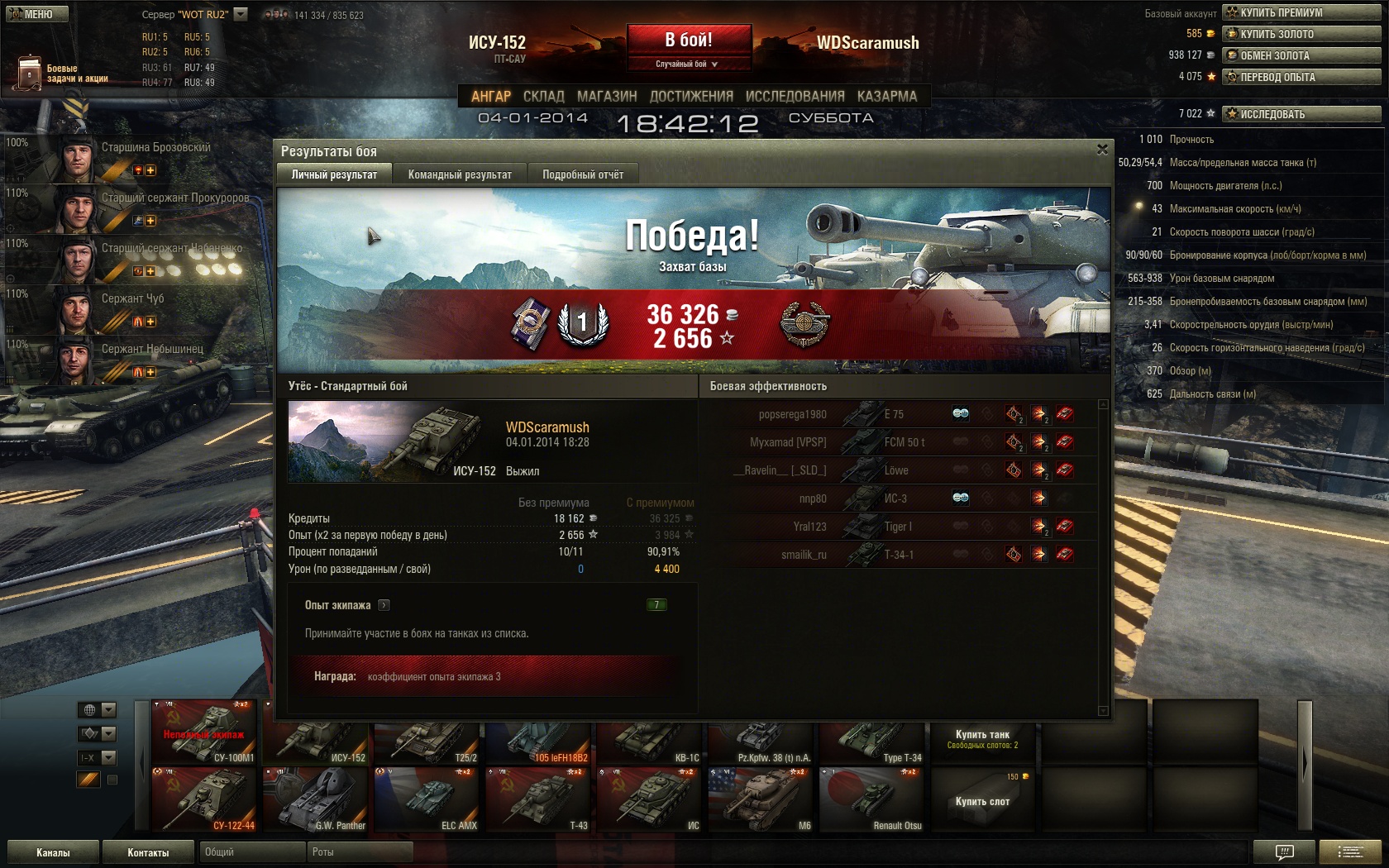Viewport: 1389px width, 868px height.
Task: Choose the G.W. Panther tank slot
Action: pos(315,799)
